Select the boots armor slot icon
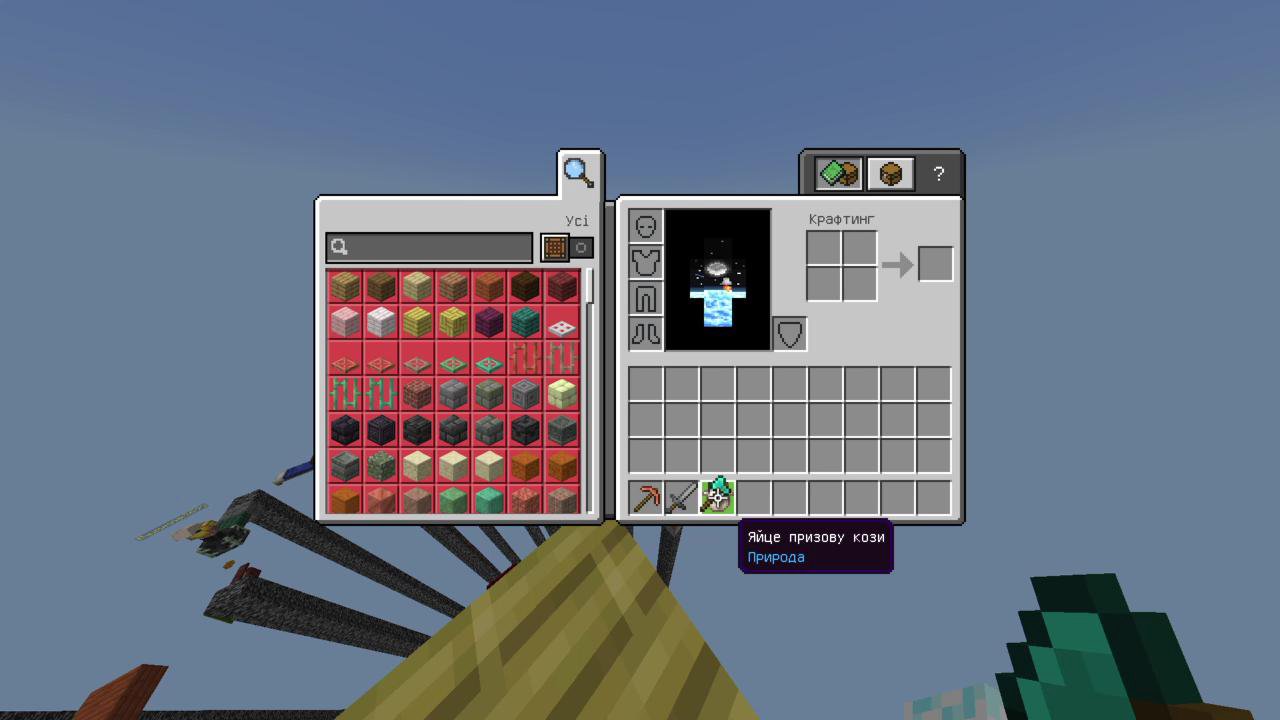1280x720 pixels. click(x=645, y=334)
